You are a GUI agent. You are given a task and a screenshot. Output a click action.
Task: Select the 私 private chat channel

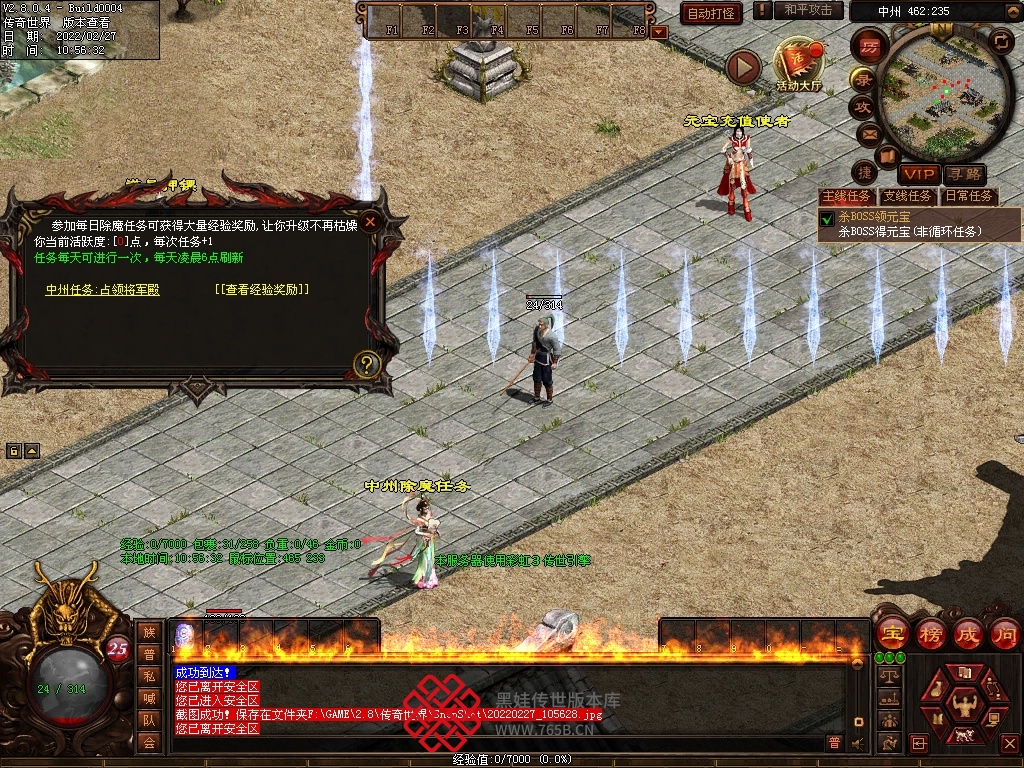[149, 676]
